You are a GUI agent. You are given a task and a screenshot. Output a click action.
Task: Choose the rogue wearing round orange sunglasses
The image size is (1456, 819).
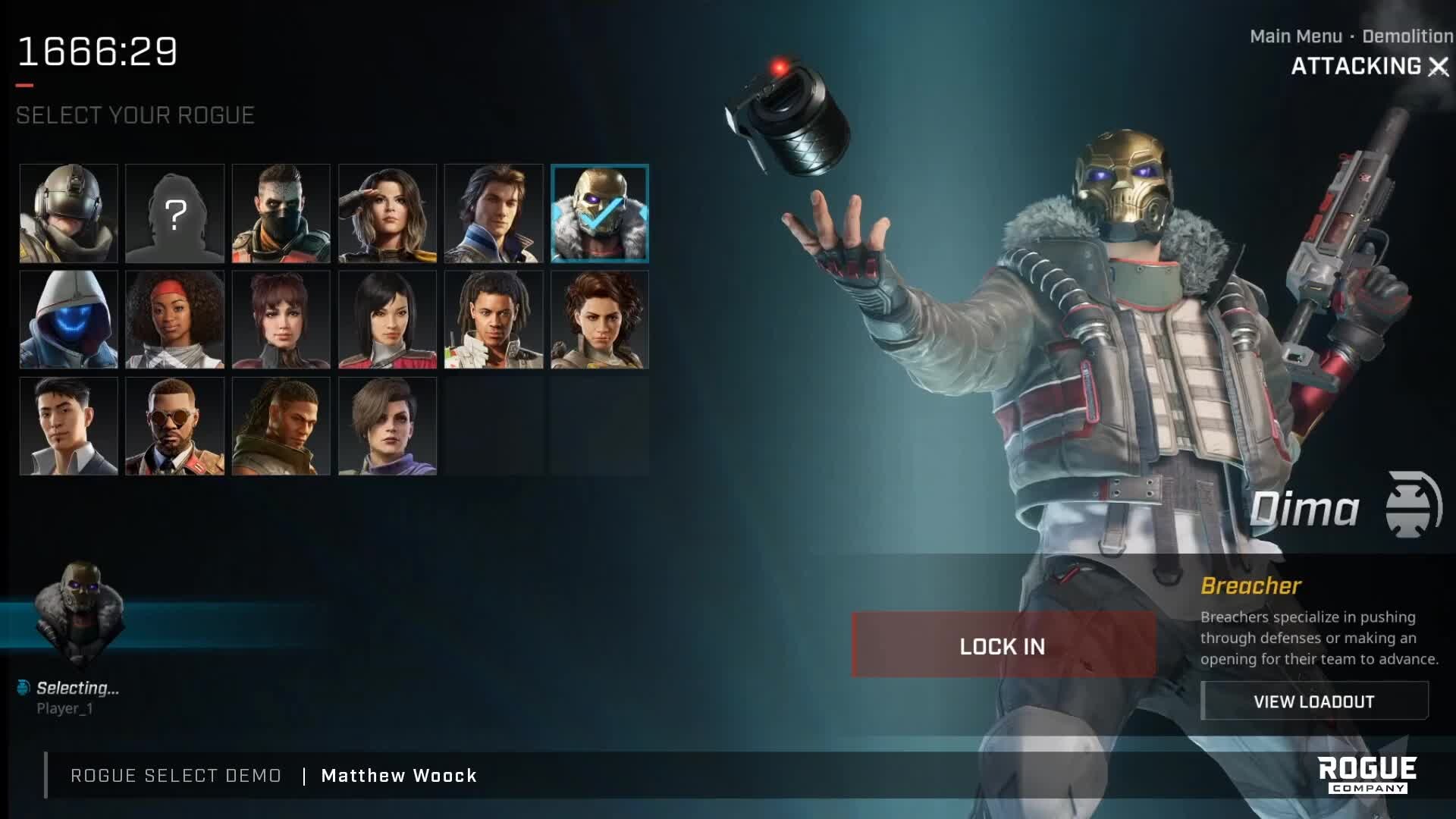(175, 426)
